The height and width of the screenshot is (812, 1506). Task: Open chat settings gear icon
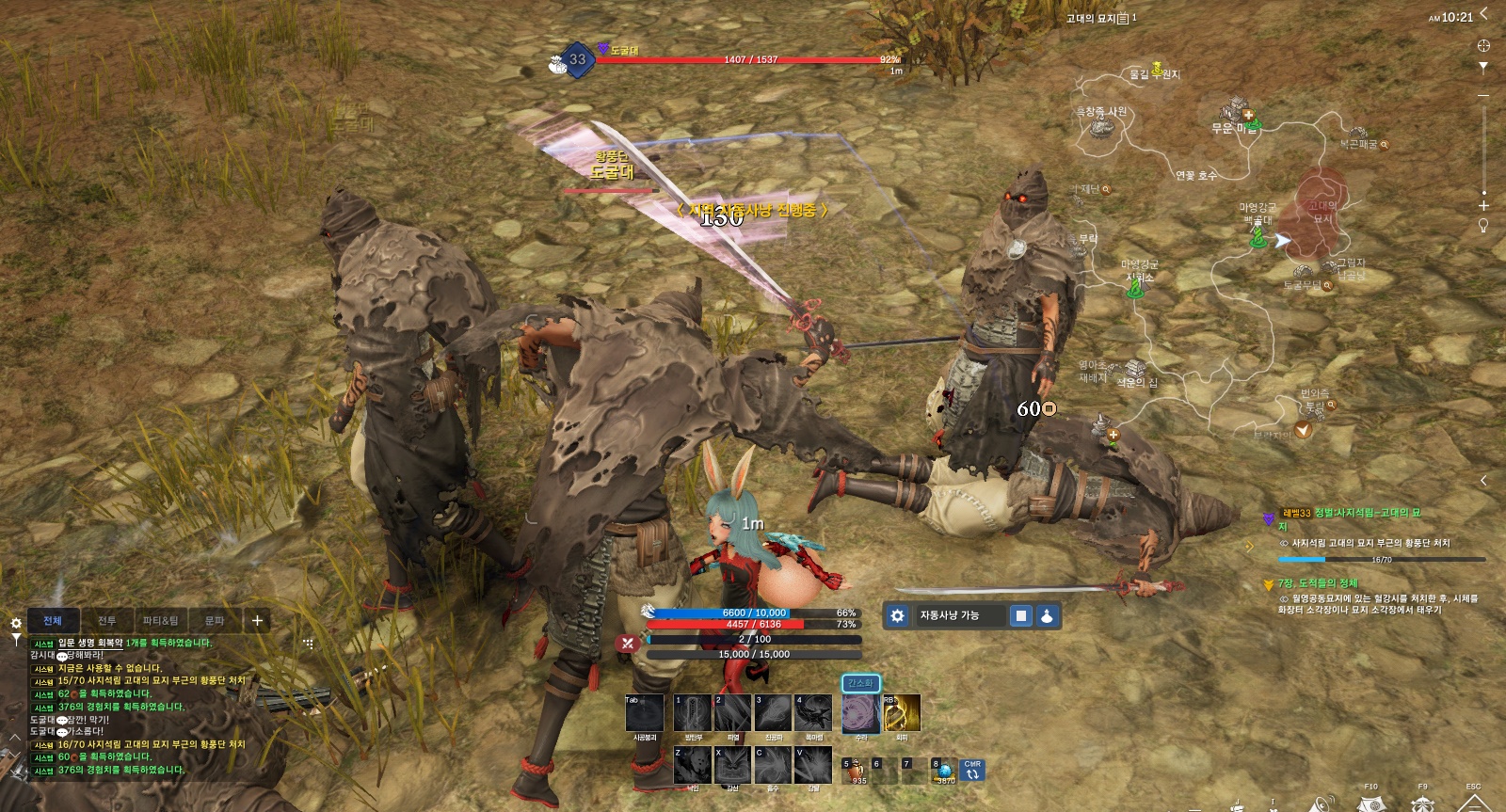[16, 623]
